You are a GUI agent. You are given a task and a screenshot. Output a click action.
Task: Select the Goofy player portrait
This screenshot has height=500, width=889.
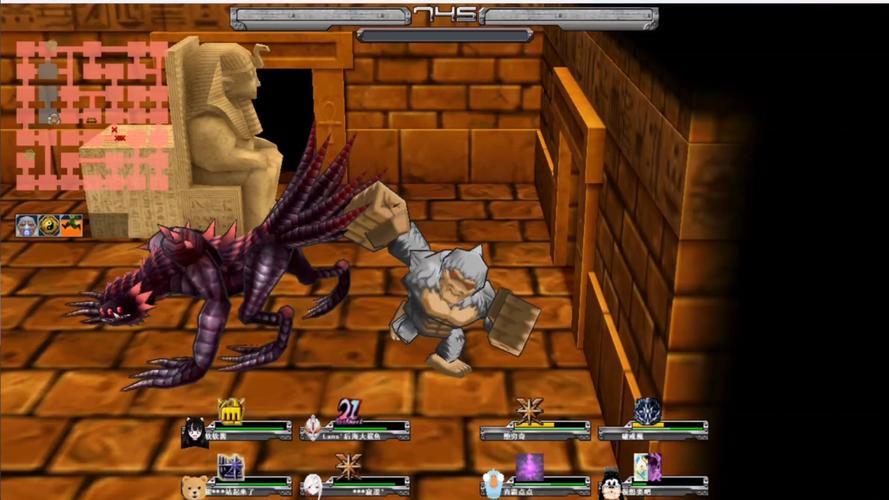[611, 486]
